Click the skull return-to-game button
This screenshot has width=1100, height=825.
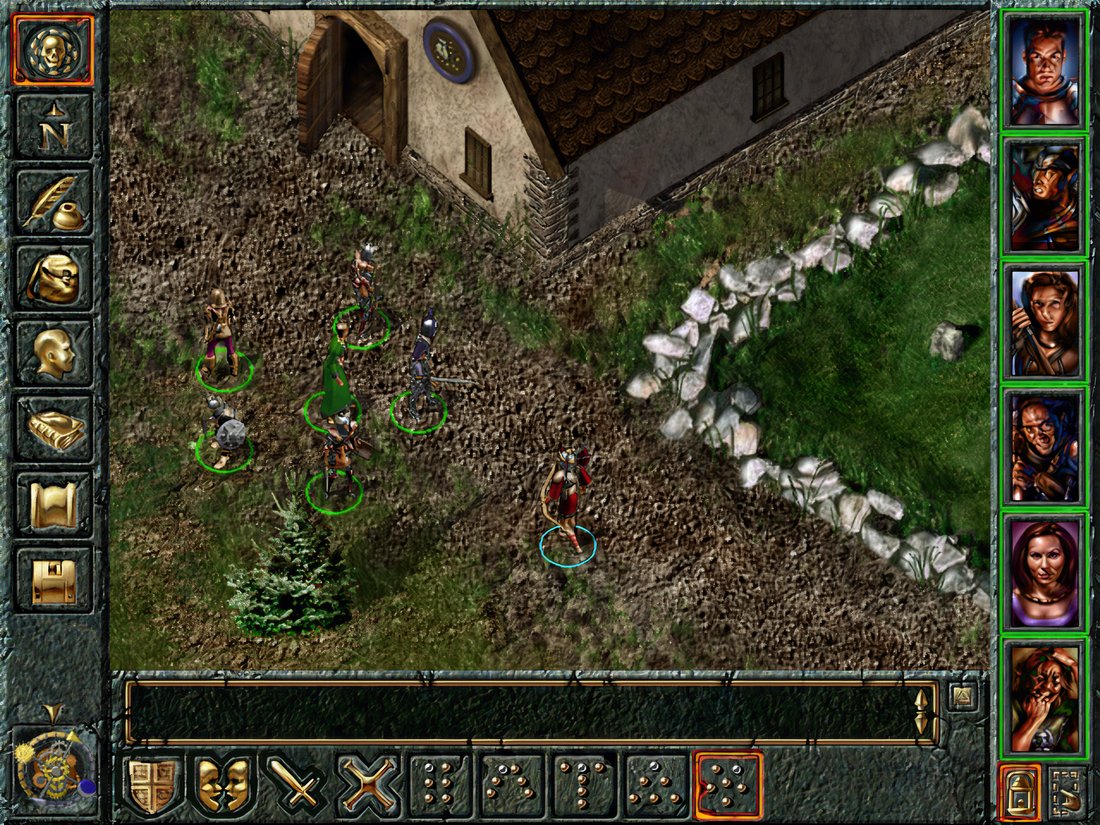(53, 49)
